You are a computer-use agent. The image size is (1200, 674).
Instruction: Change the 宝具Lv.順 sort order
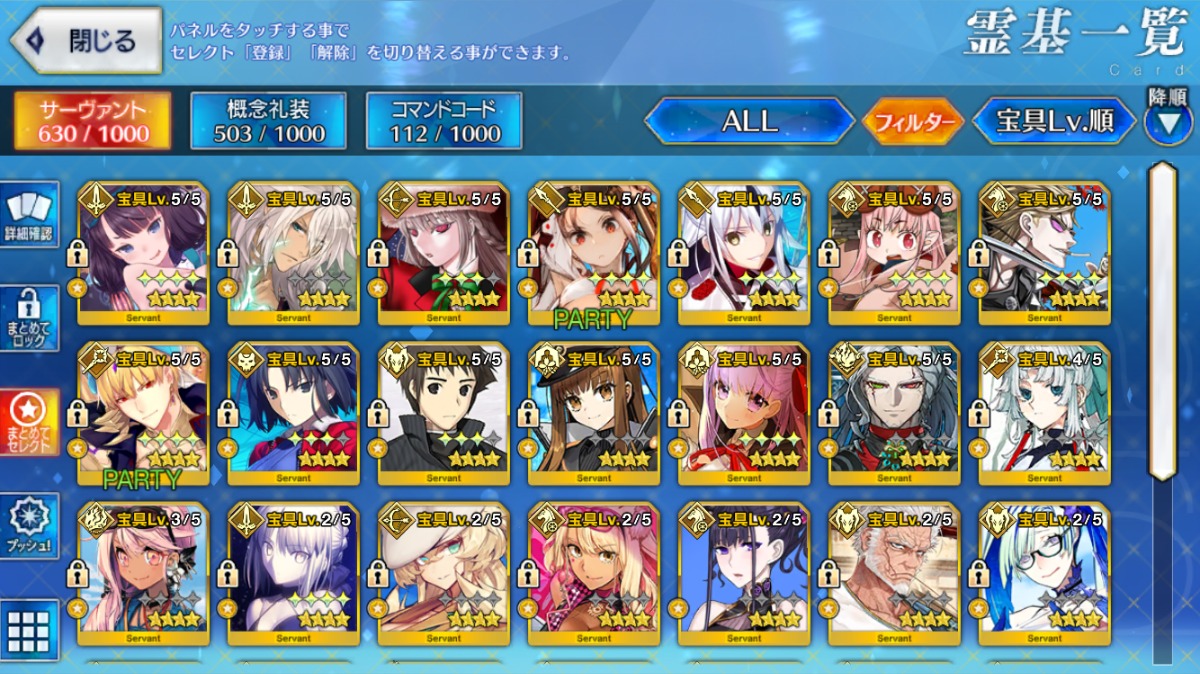[1054, 122]
